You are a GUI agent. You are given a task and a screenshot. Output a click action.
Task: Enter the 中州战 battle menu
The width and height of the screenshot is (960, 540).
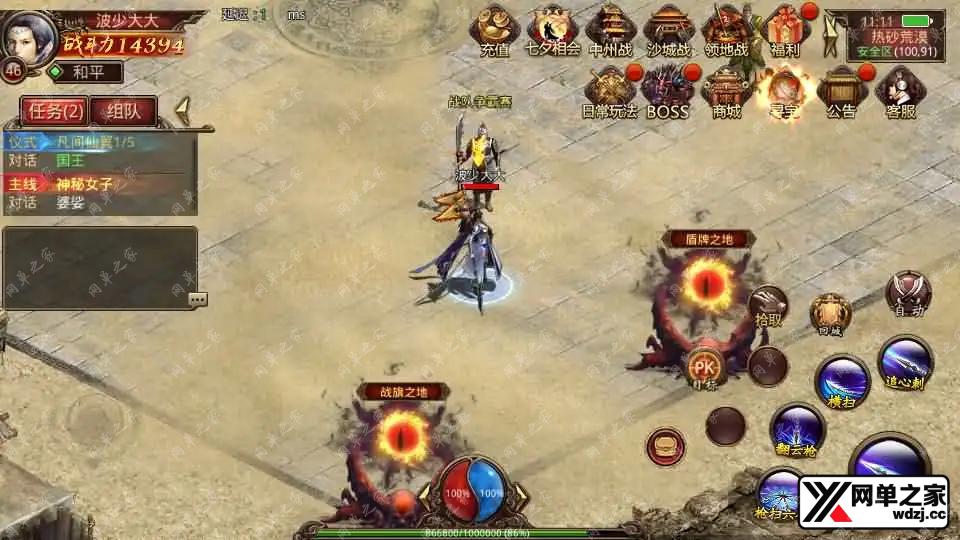coord(611,30)
